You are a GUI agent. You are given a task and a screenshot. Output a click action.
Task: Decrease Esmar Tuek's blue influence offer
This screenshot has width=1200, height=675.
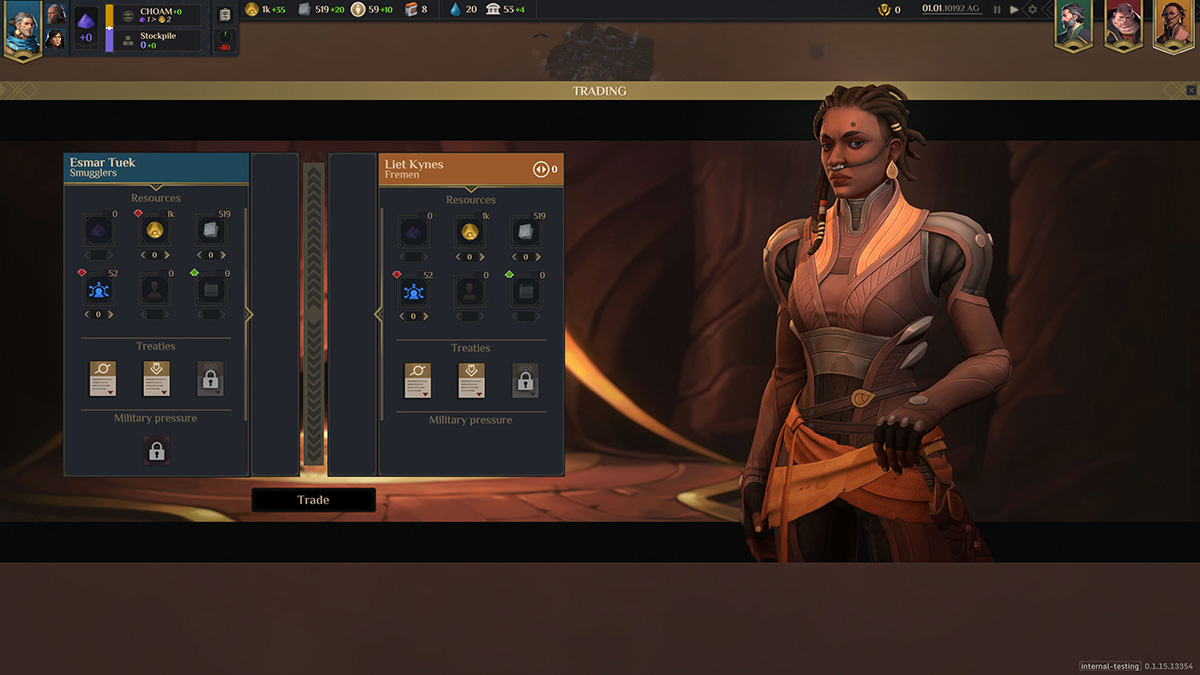tap(85, 315)
